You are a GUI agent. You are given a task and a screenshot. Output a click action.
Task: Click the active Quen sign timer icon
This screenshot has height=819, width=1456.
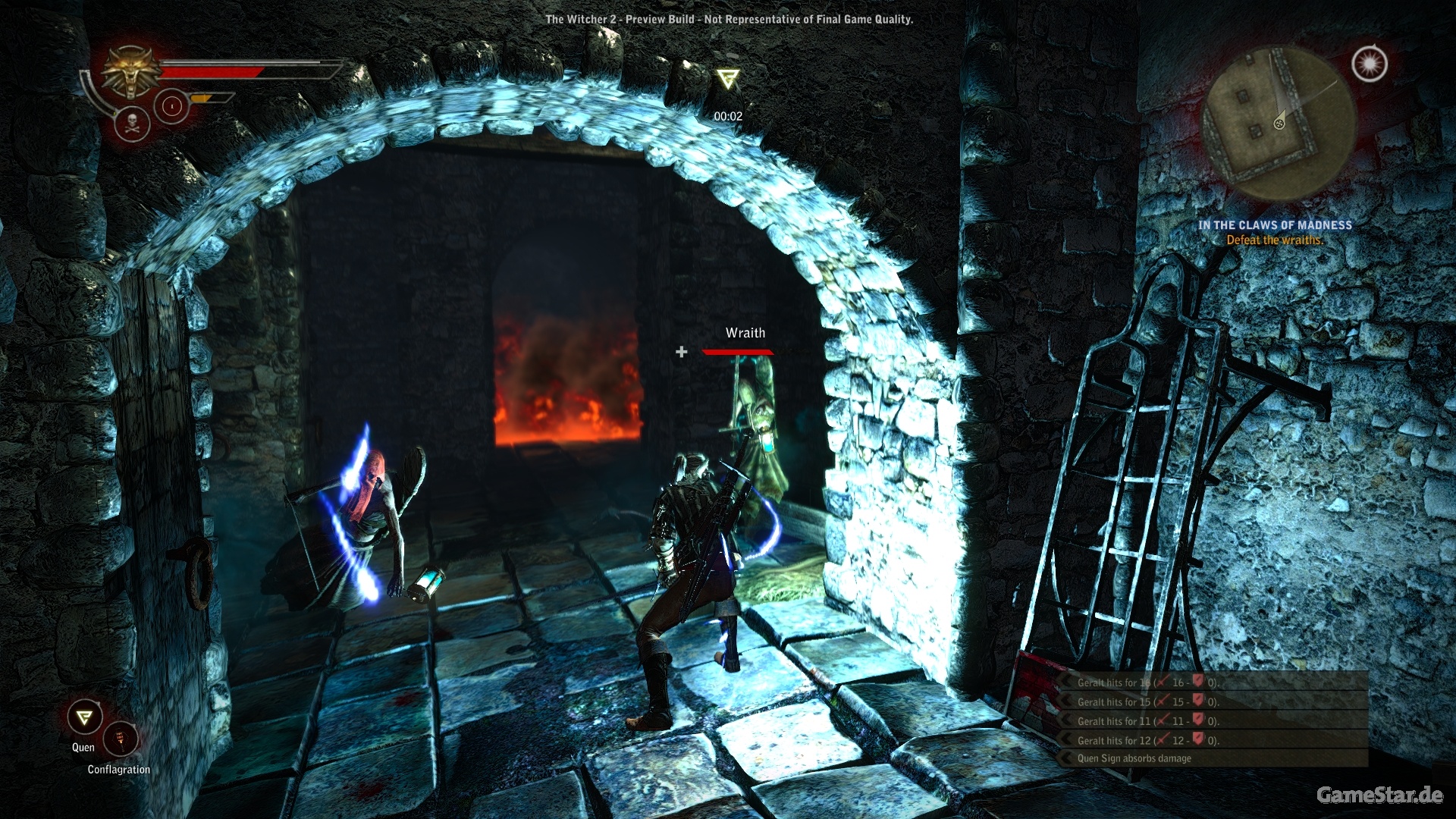point(727,79)
